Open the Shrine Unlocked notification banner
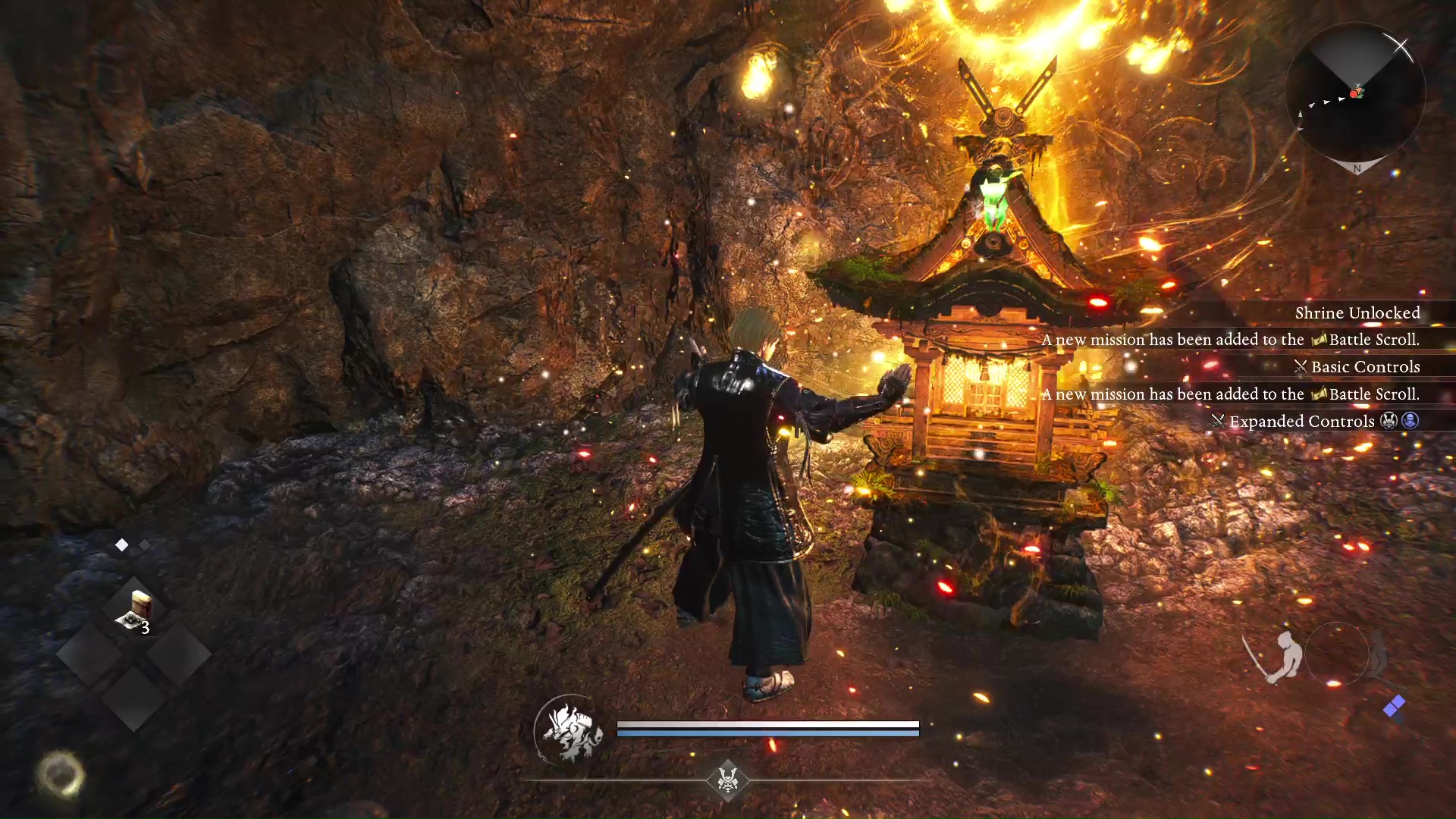 pos(1357,312)
